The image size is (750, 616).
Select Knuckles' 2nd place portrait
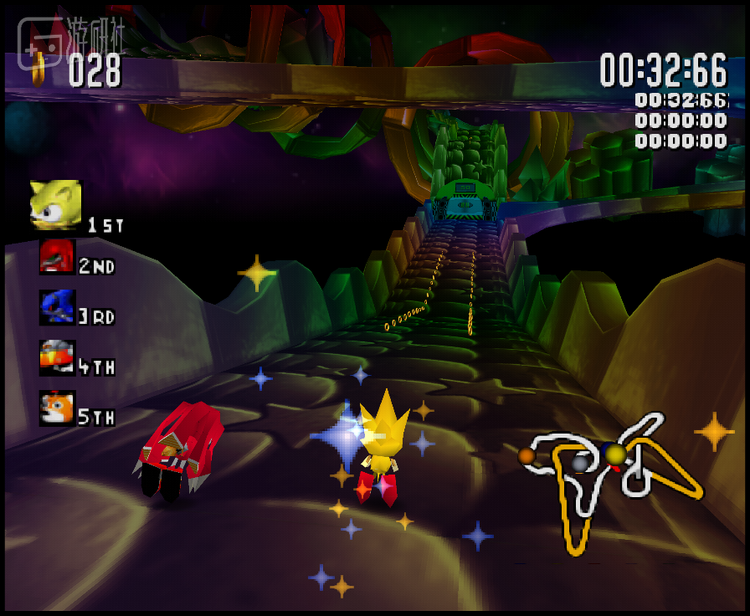pyautogui.click(x=57, y=257)
